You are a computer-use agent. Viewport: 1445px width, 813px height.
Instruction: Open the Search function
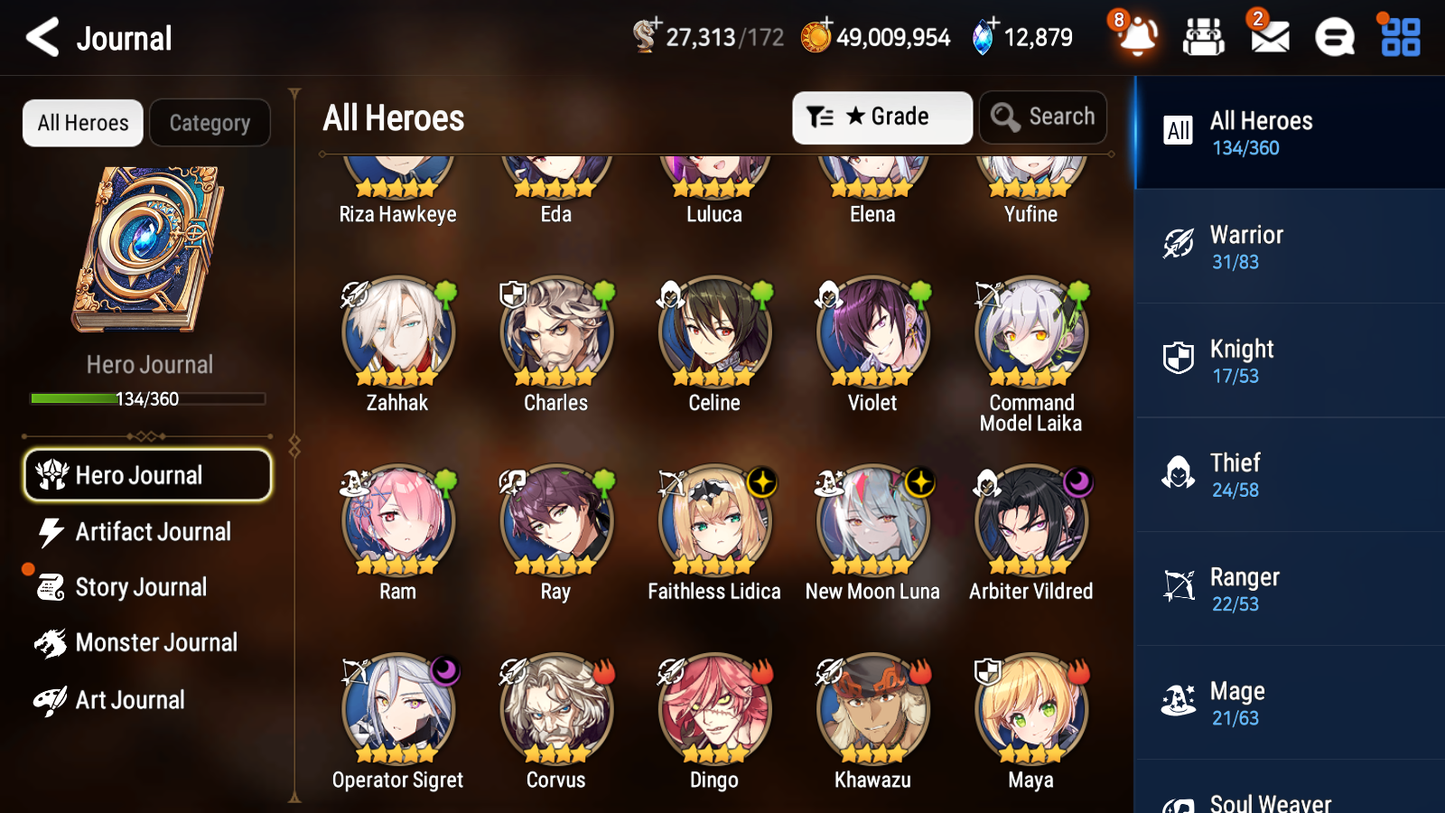point(1043,117)
